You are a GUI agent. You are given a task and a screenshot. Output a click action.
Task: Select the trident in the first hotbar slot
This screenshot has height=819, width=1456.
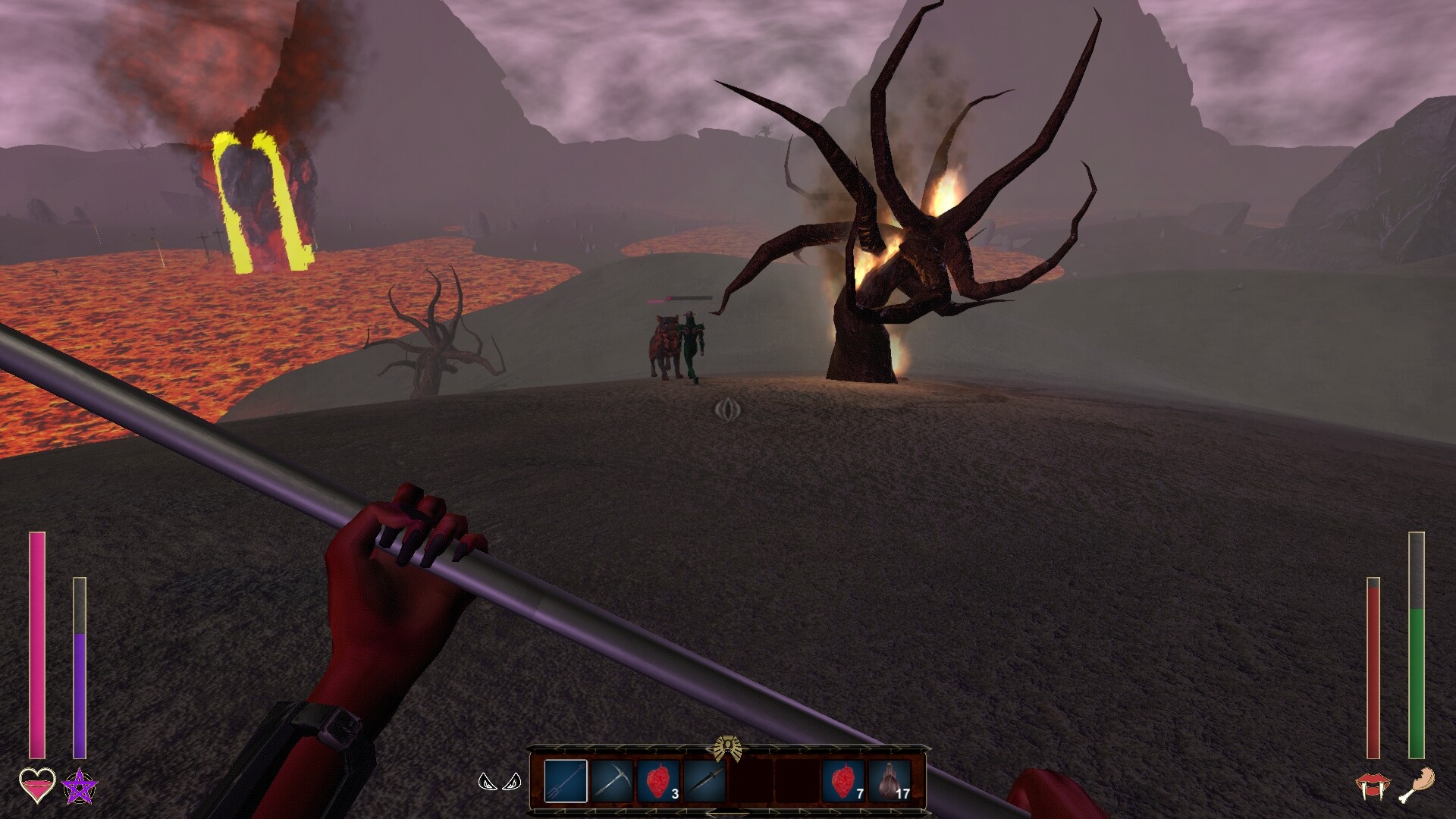point(565,781)
